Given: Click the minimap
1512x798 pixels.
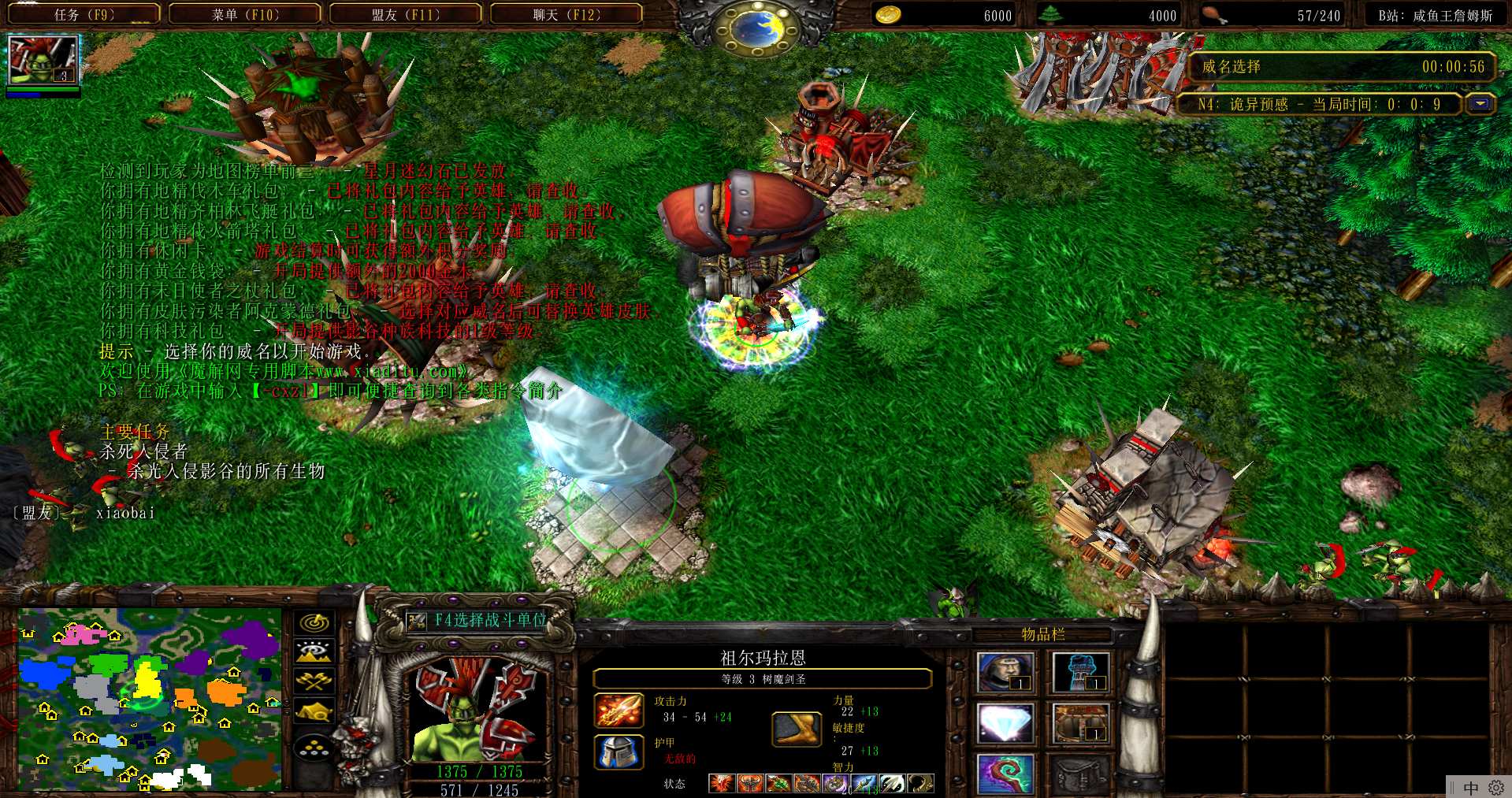Looking at the screenshot, I should click(x=150, y=698).
